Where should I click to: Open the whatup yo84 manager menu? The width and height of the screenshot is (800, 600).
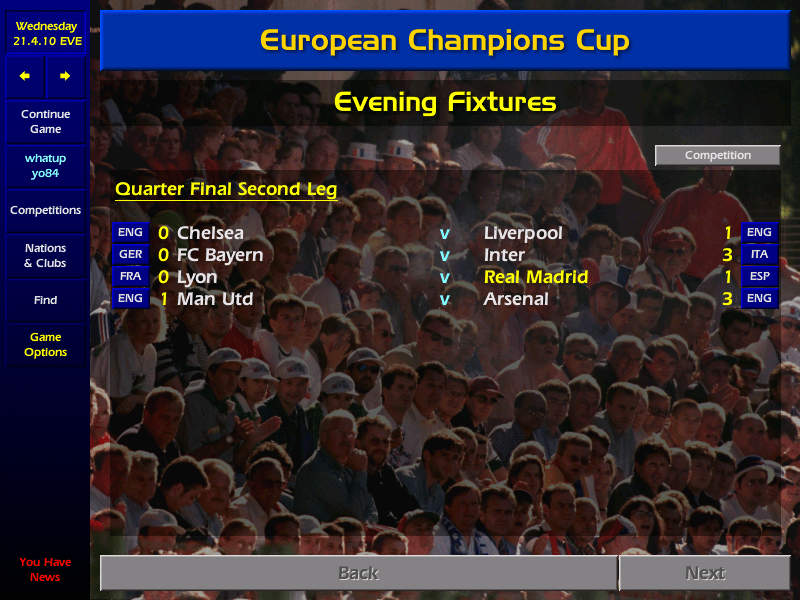pyautogui.click(x=45, y=166)
